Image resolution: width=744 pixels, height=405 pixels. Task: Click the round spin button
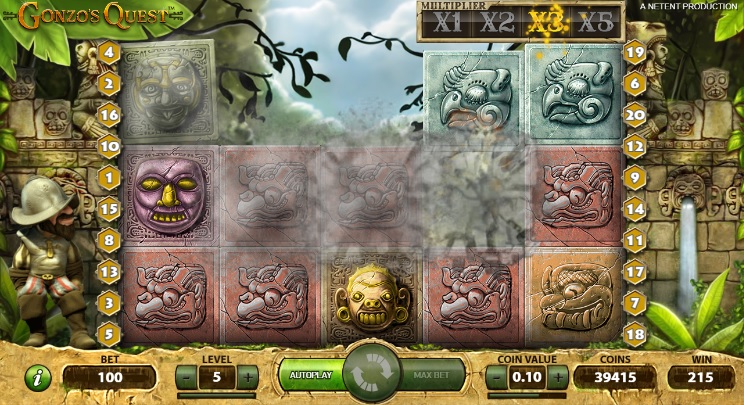(372, 374)
